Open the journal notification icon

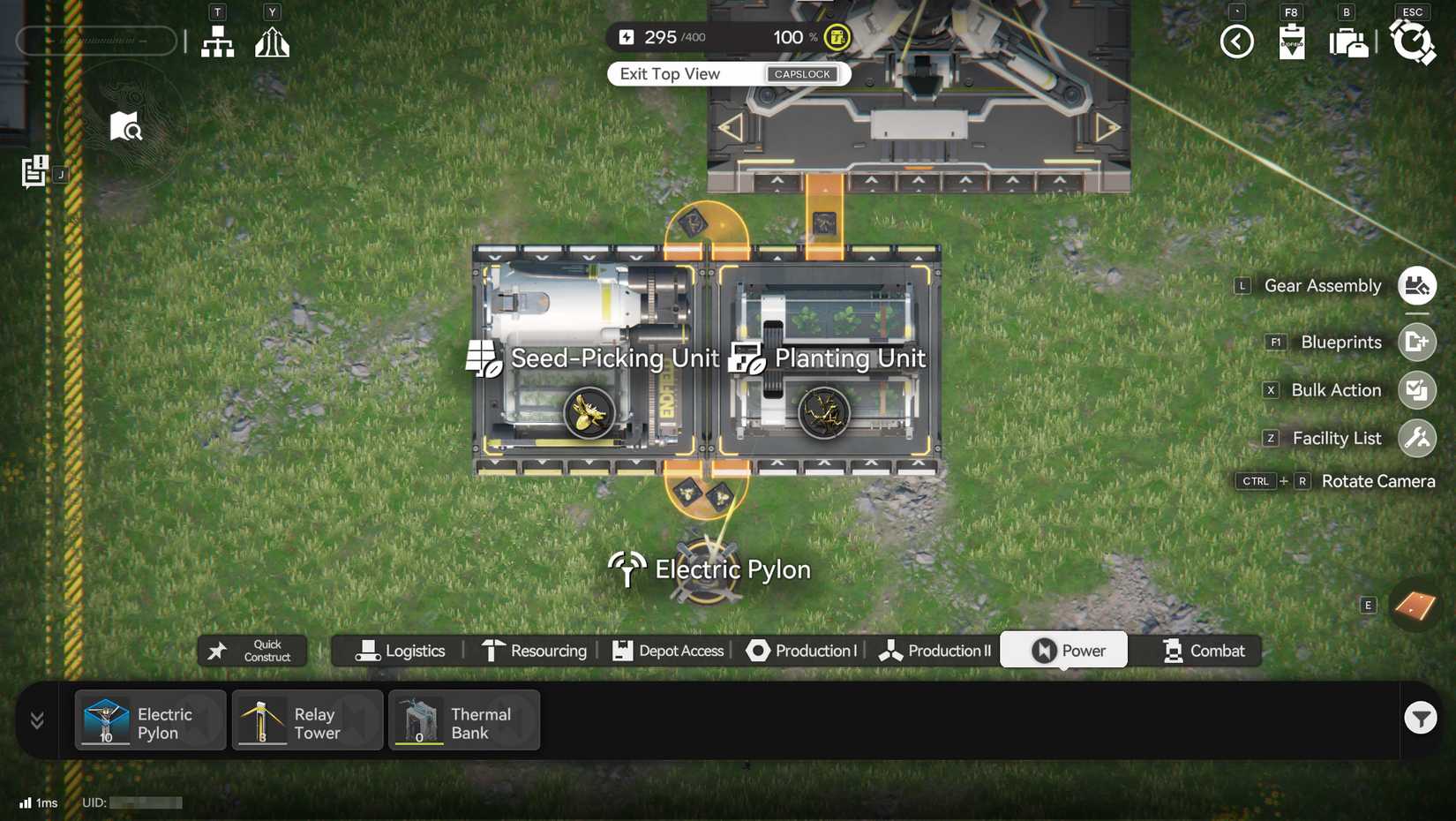[x=34, y=171]
